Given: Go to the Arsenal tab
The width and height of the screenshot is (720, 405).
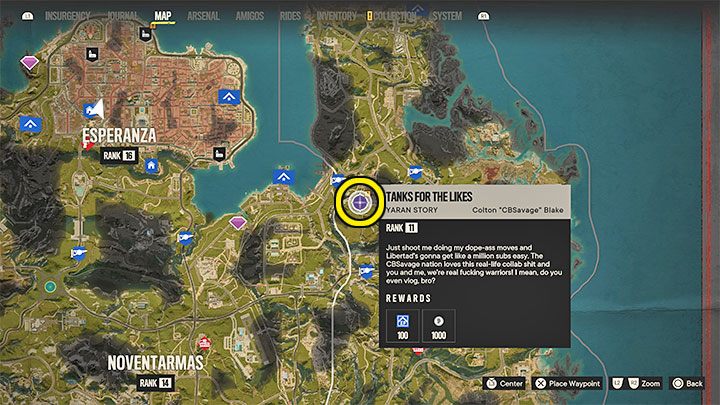Looking at the screenshot, I should pos(205,16).
